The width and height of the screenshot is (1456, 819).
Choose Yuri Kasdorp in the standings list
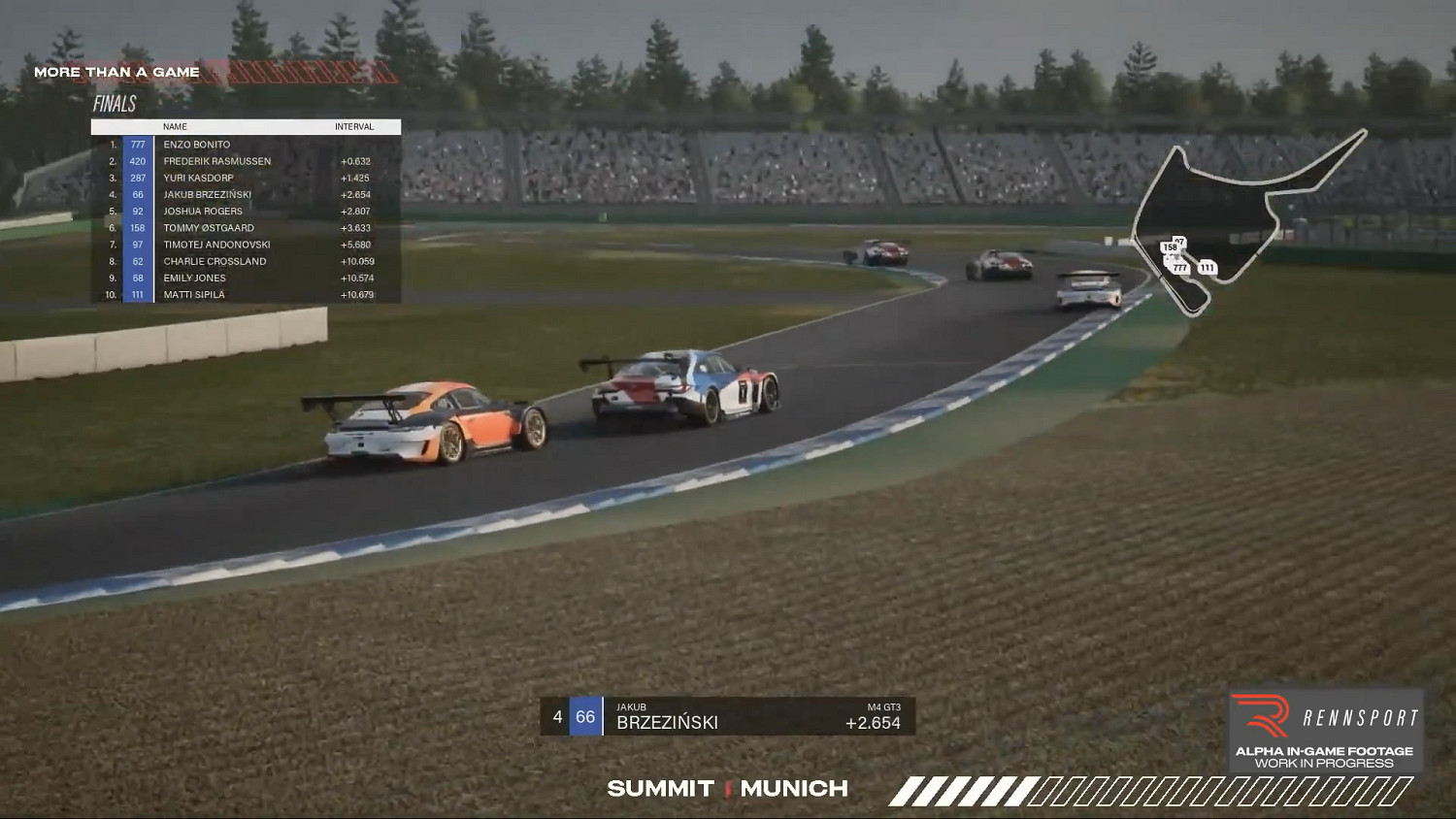click(x=198, y=178)
